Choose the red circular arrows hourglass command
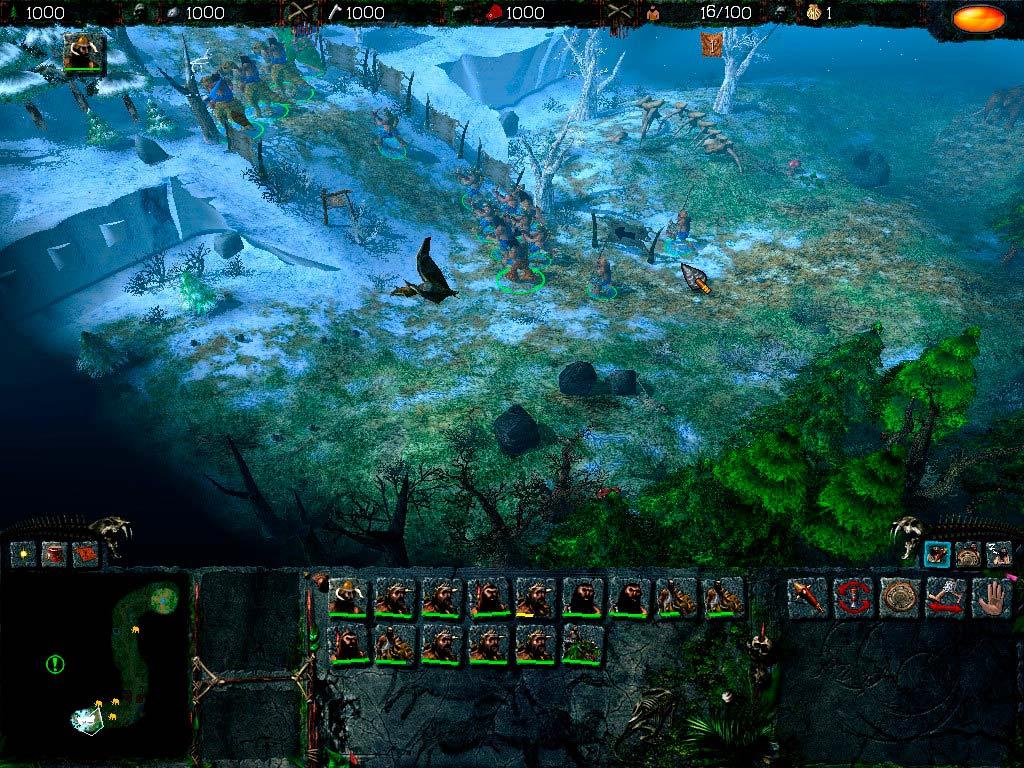 pyautogui.click(x=853, y=597)
